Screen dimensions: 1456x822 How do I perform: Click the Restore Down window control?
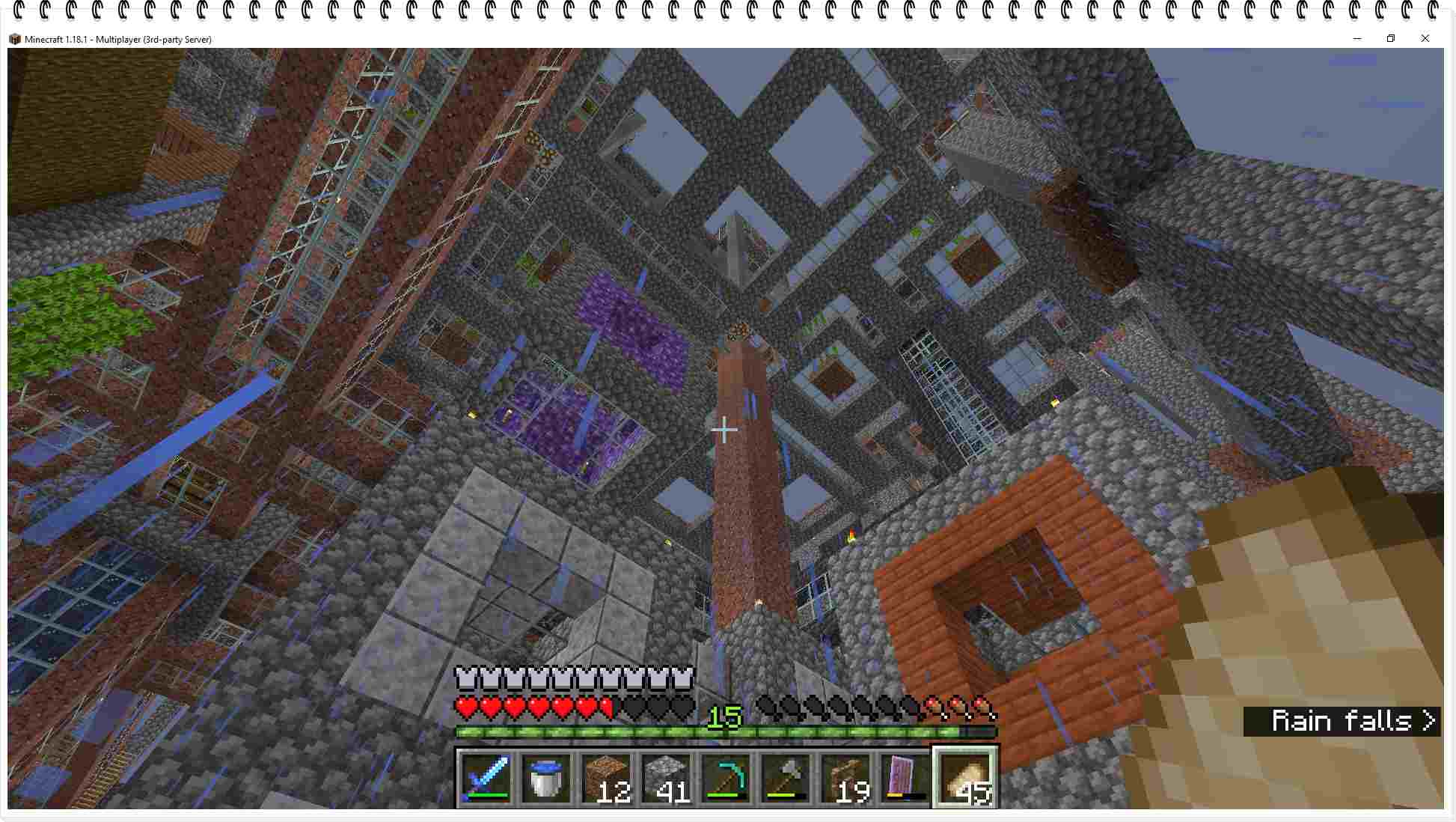[x=1391, y=38]
